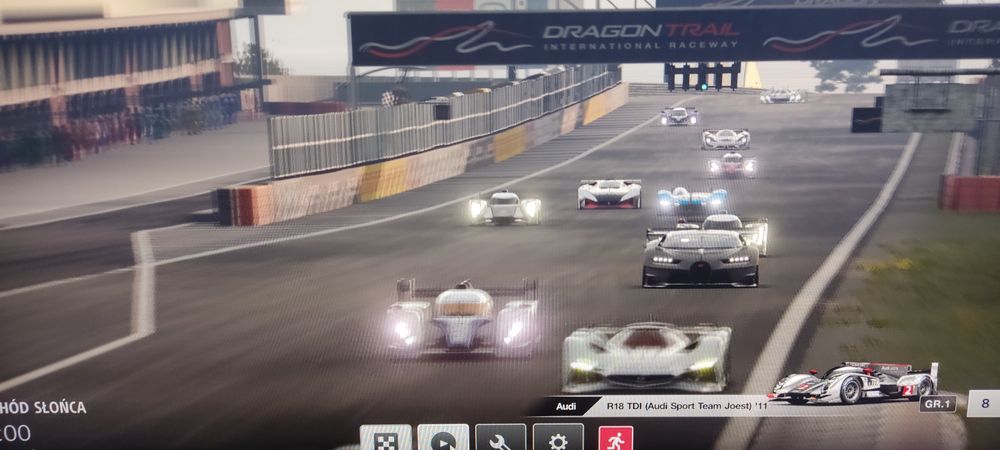Exit the race with the red icon
The image size is (1000, 450).
[615, 439]
